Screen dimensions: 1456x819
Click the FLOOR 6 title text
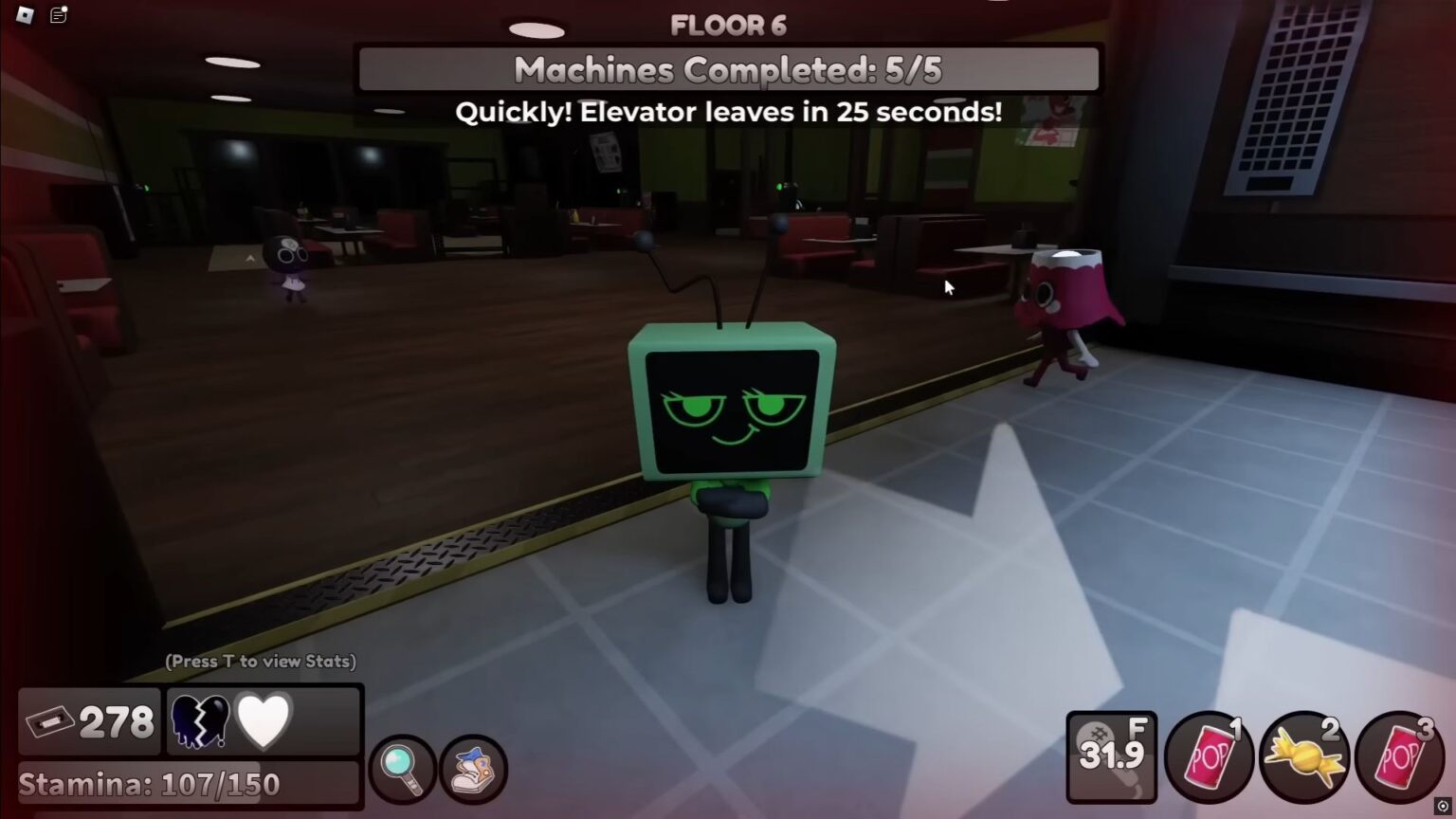tap(728, 26)
